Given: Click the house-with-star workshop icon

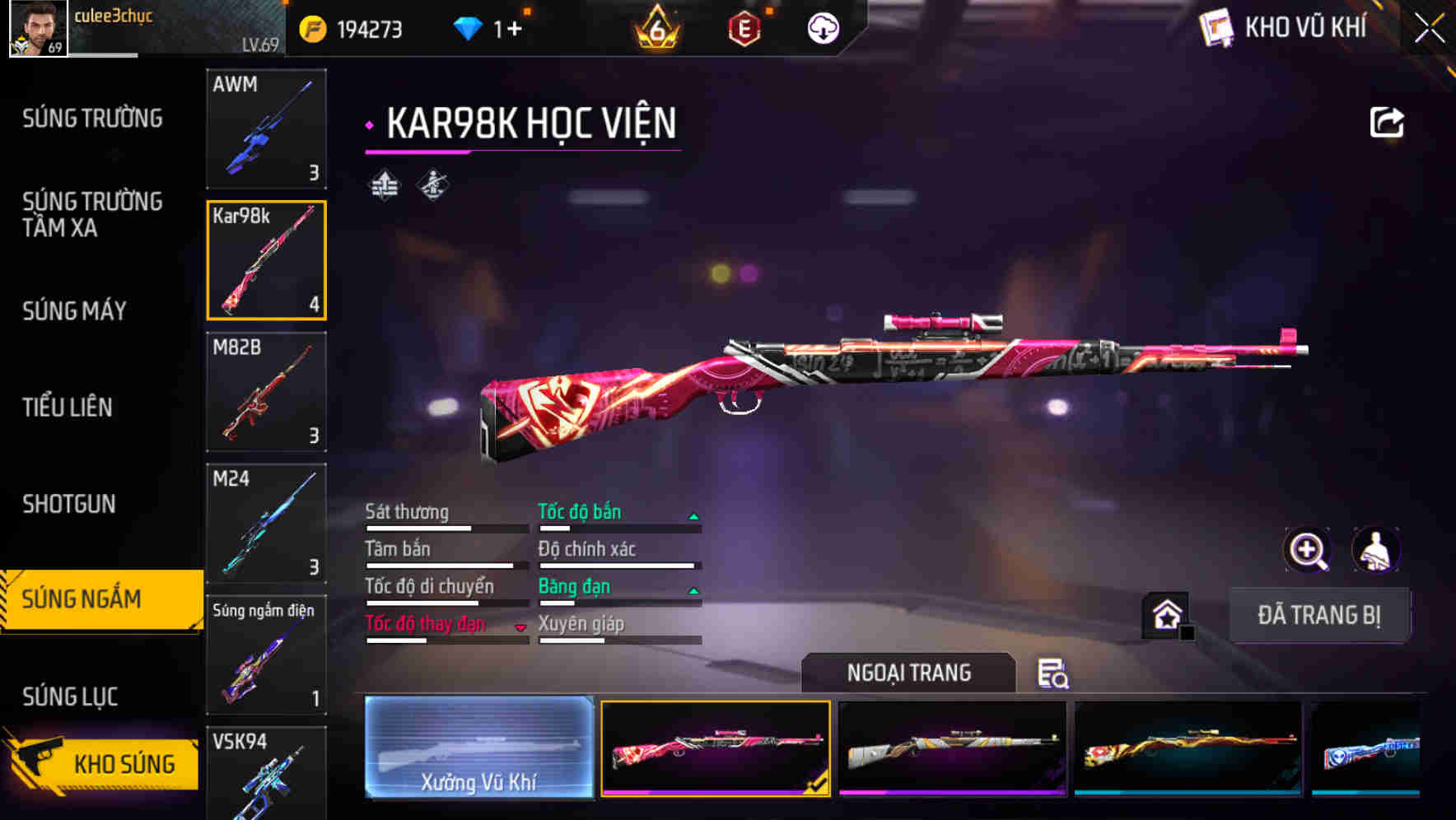Looking at the screenshot, I should [x=1164, y=616].
